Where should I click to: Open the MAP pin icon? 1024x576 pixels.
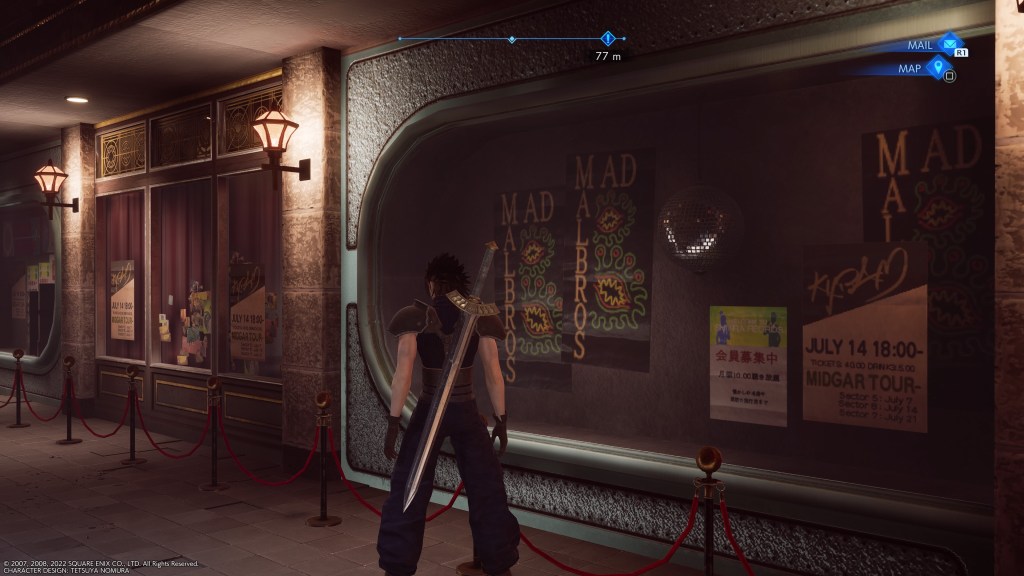point(936,68)
